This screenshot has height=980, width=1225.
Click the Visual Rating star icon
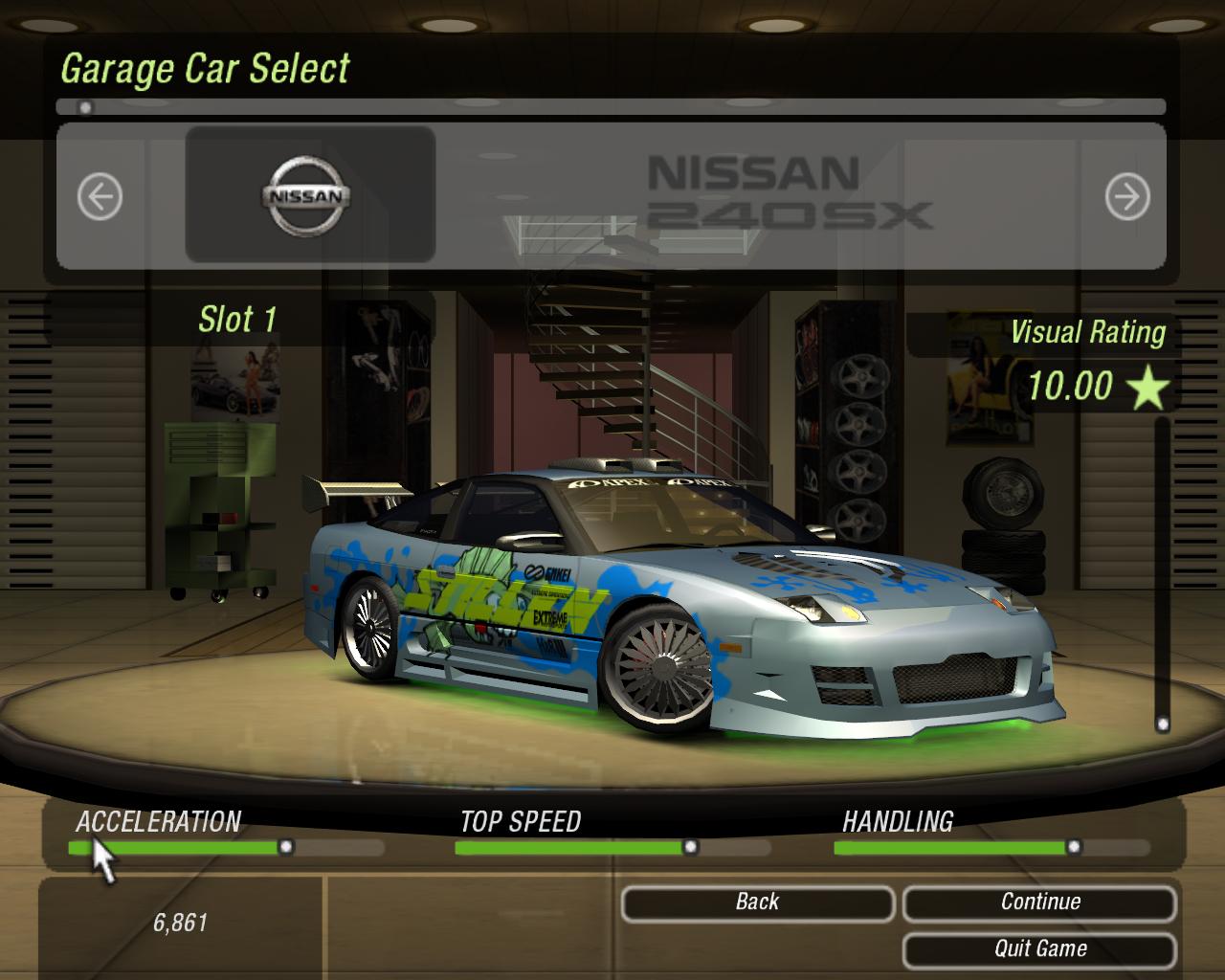point(1147,387)
